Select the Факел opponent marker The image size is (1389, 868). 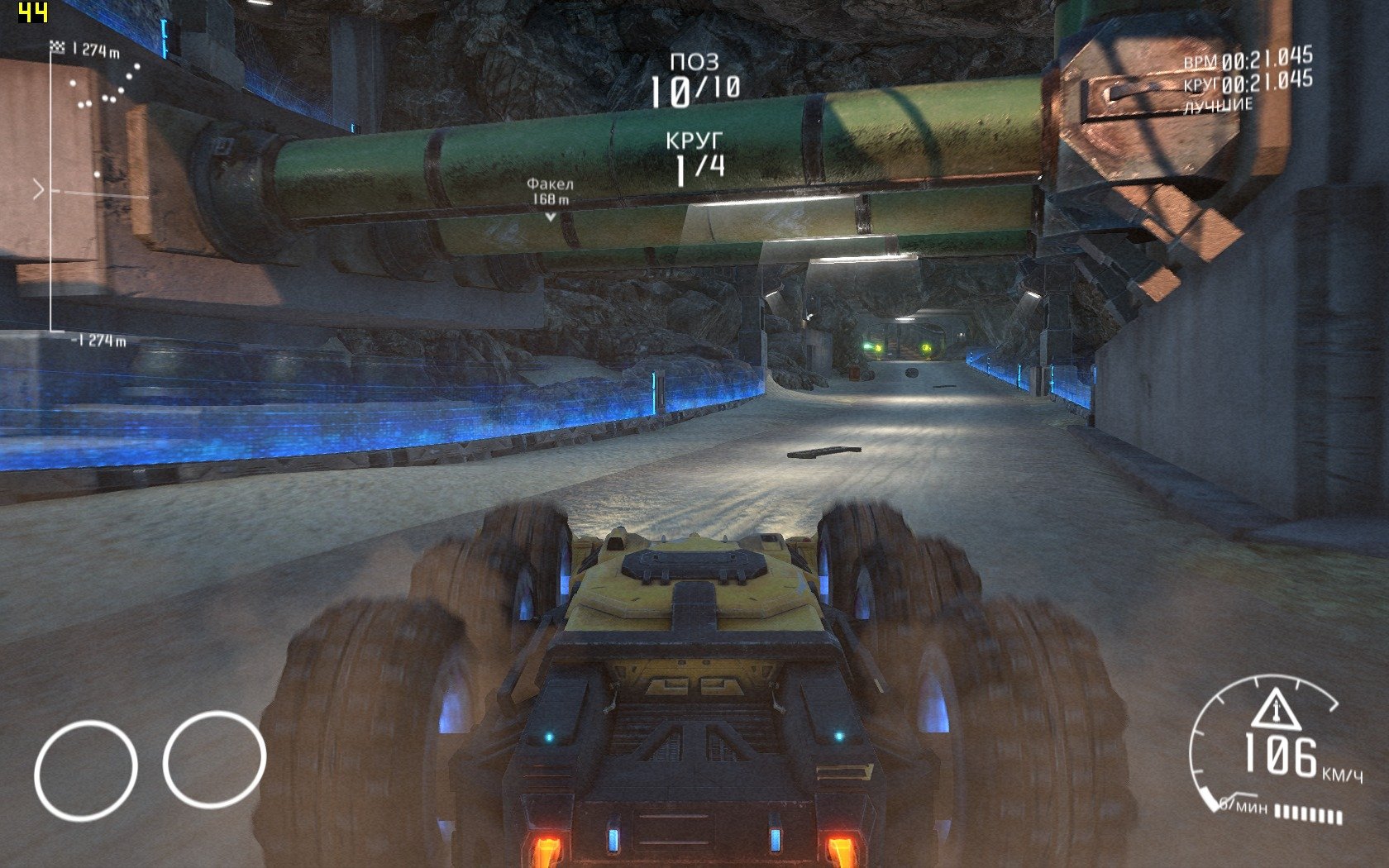(550, 198)
